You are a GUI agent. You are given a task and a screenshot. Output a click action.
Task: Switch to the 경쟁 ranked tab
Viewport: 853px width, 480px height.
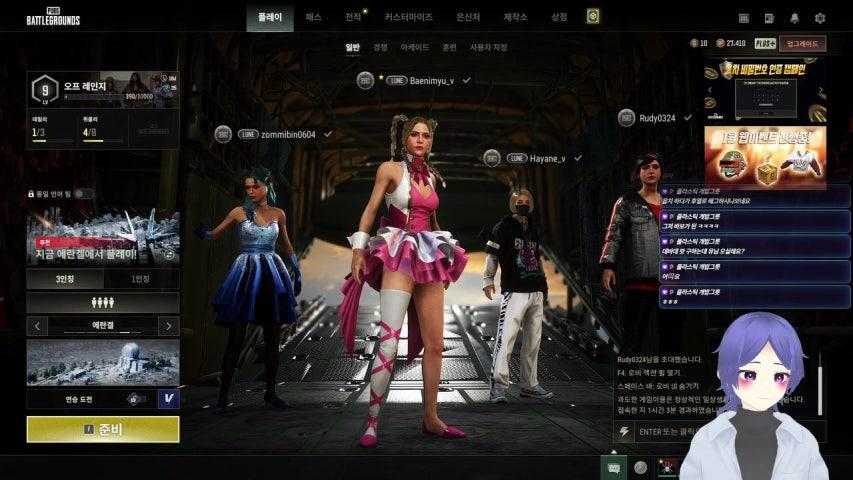380,47
